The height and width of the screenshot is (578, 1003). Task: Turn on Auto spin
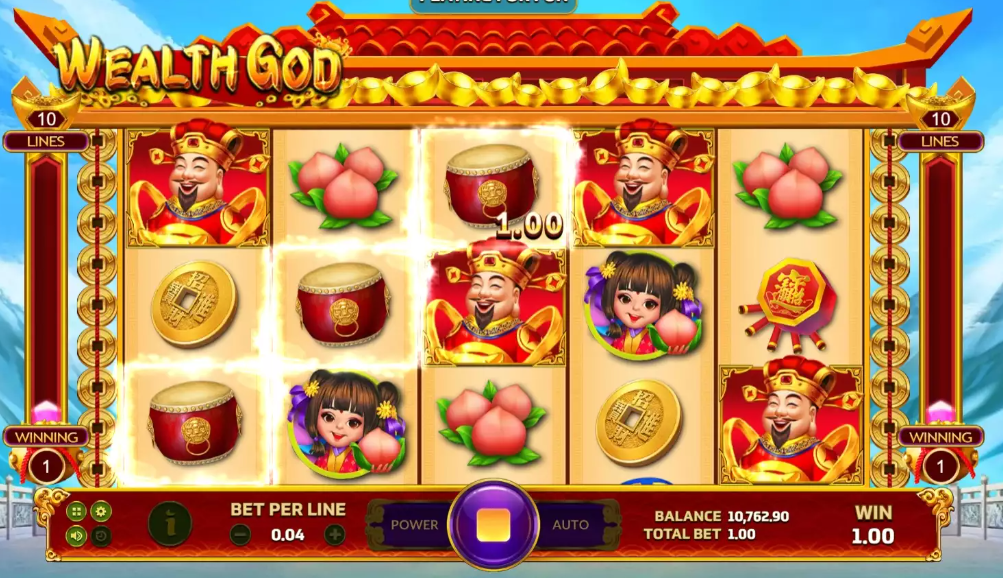570,524
